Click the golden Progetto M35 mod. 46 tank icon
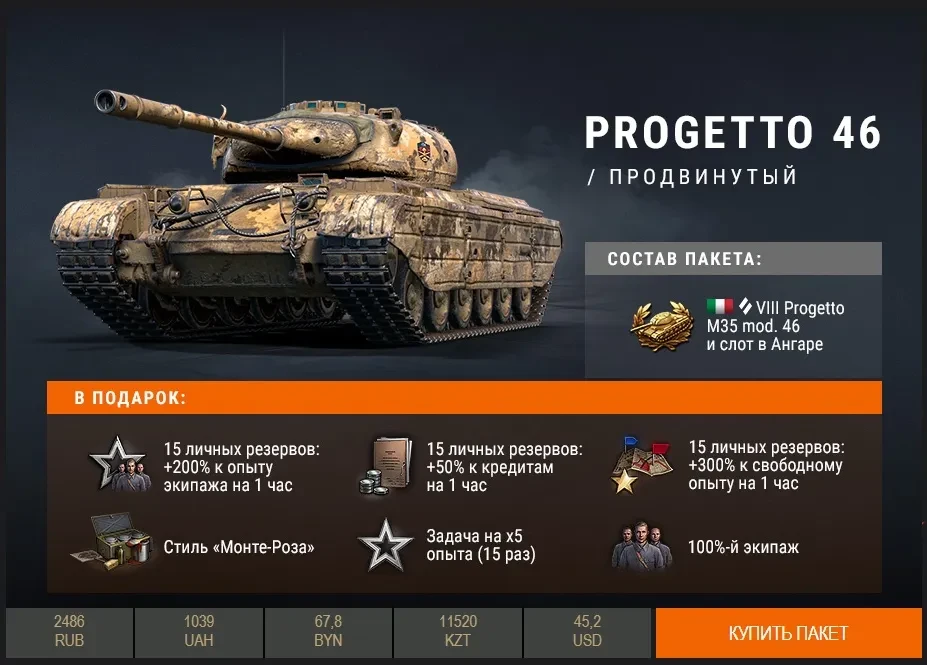The height and width of the screenshot is (665, 927). tap(661, 323)
